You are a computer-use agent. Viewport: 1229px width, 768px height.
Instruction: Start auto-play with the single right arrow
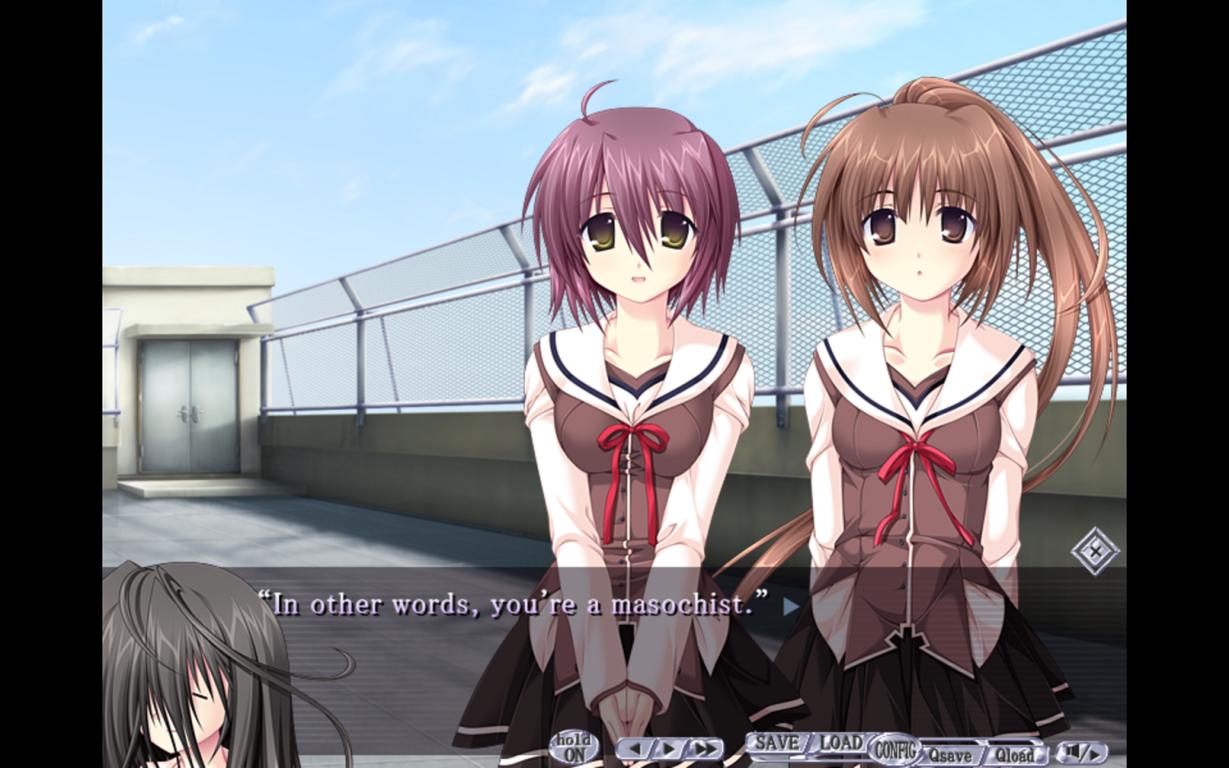668,749
